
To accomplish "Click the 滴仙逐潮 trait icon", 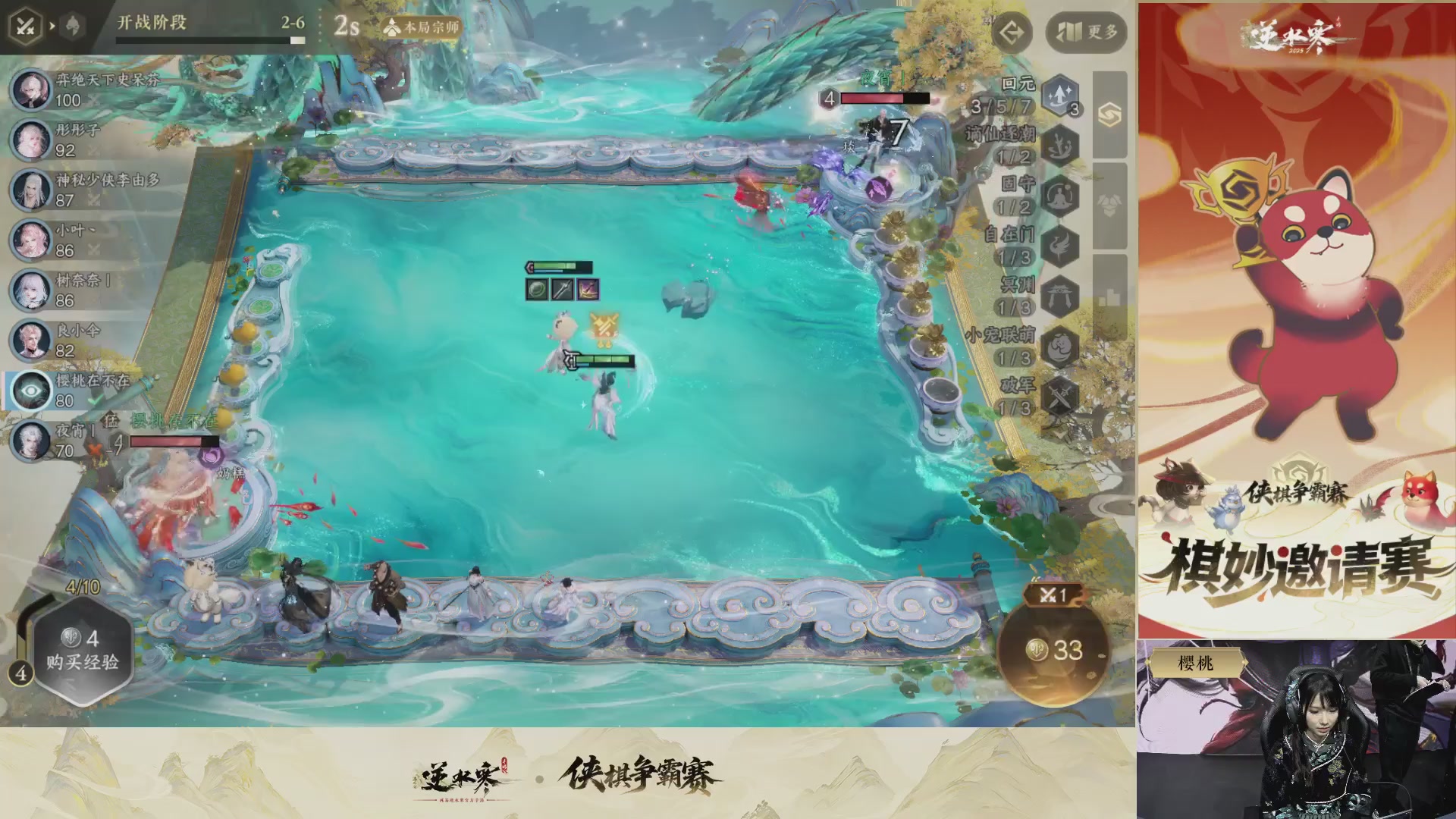I will [1059, 144].
